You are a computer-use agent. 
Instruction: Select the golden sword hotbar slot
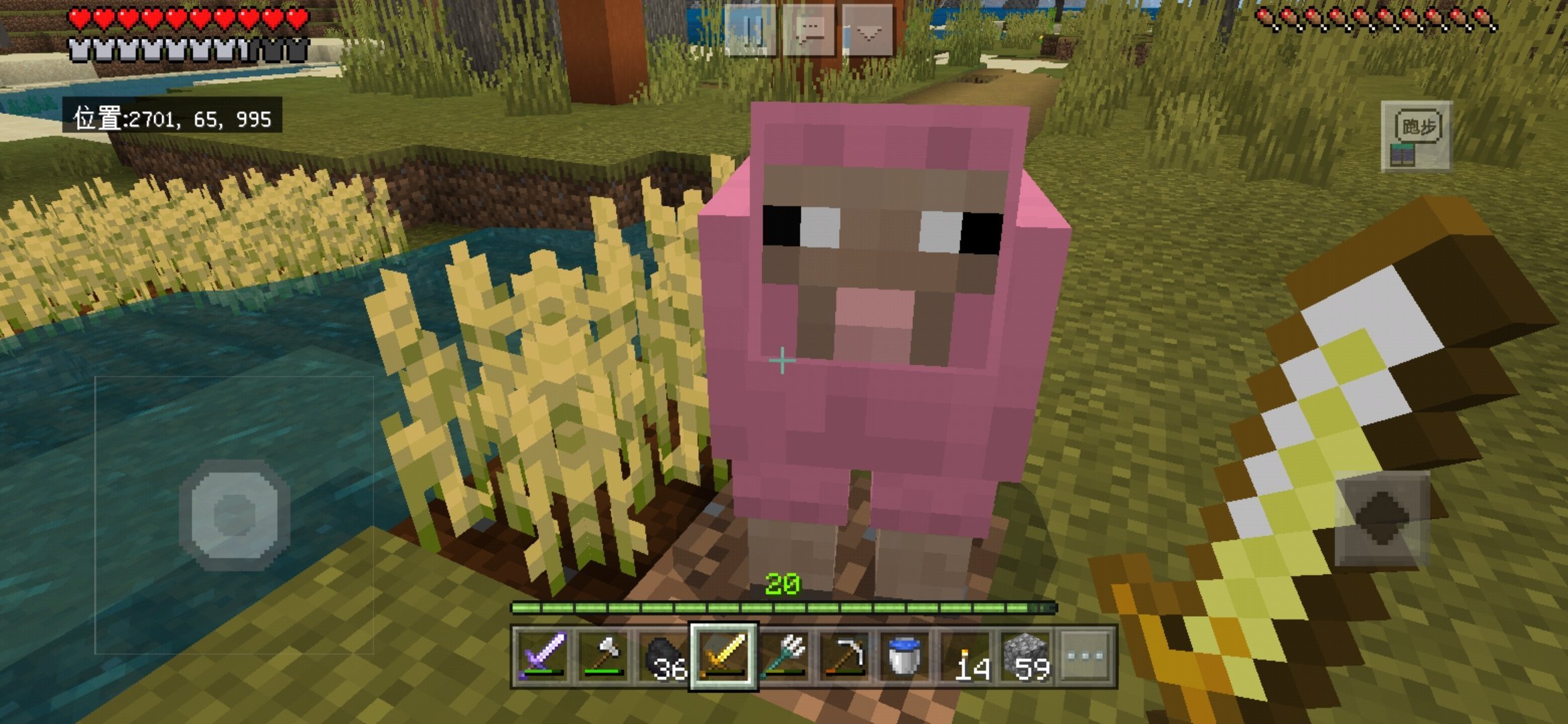tap(724, 656)
